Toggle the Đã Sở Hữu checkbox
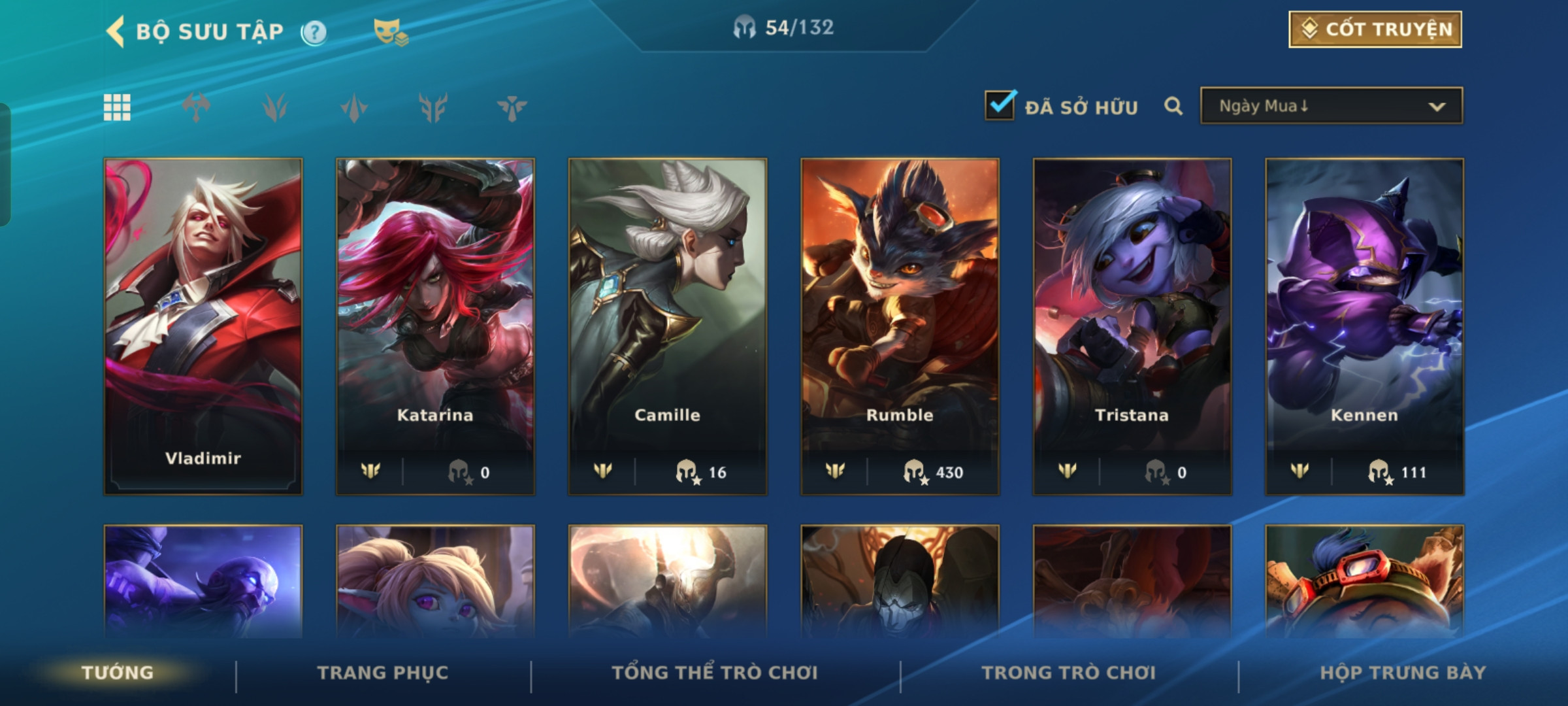The image size is (1568, 706). pyautogui.click(x=1000, y=106)
